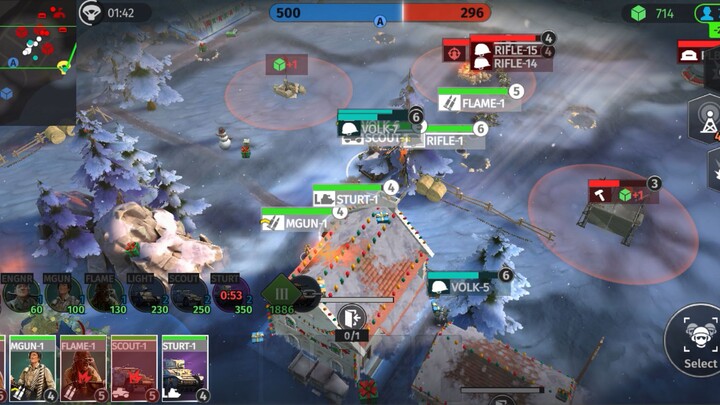Deploy a SCOUT vehicle for 250
Screen dimensions: 720x405
(188, 295)
